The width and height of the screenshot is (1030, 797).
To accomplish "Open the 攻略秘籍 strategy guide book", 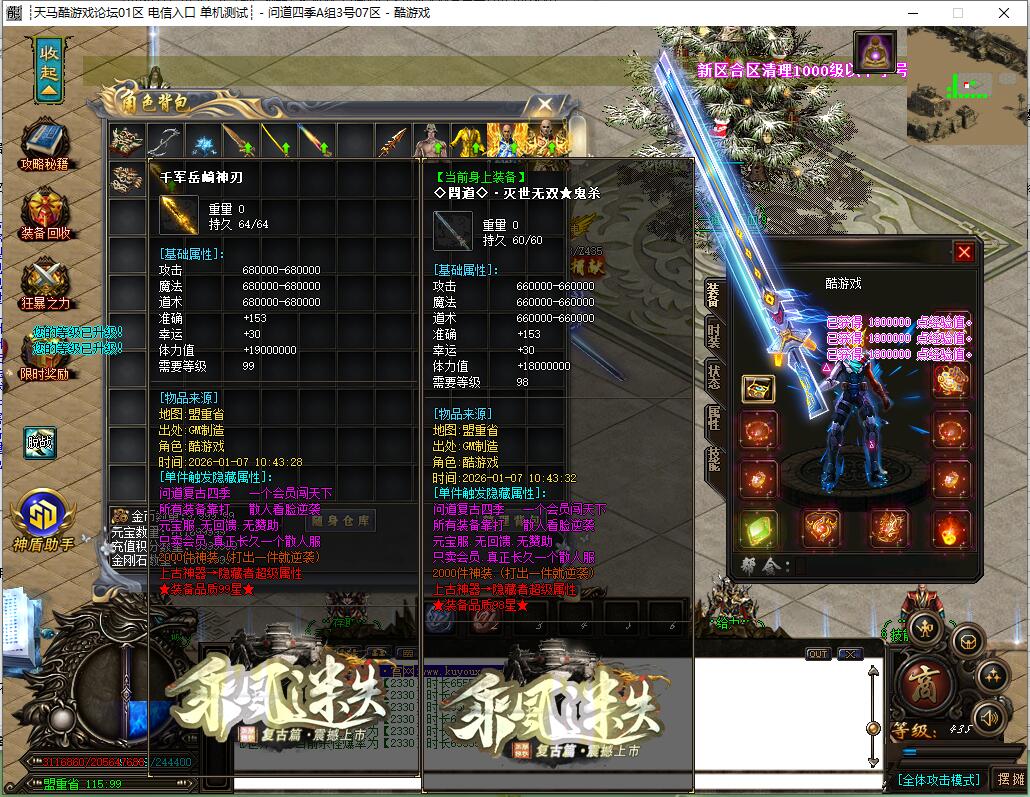I will [45, 145].
